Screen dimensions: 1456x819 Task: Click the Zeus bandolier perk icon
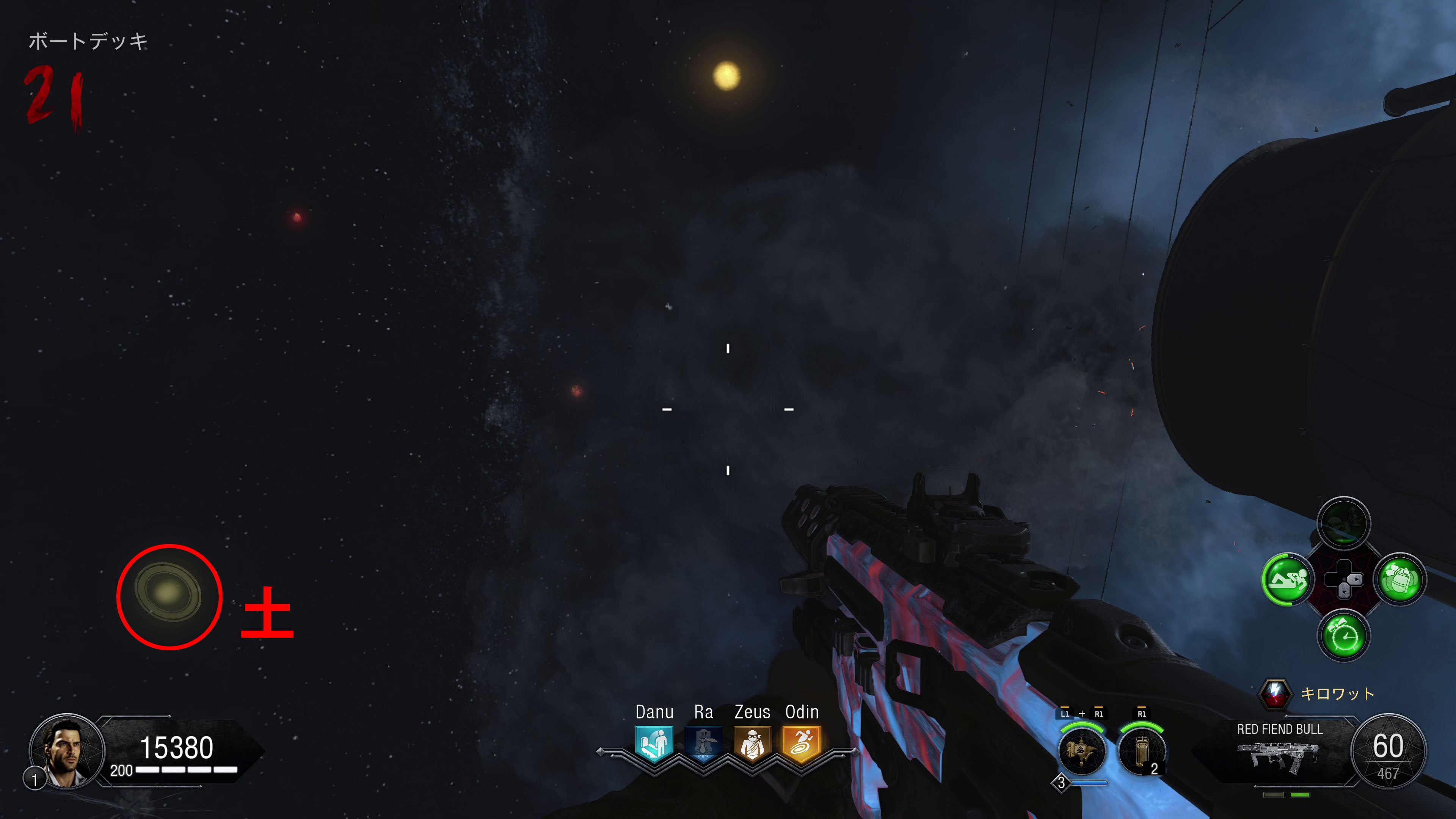[x=752, y=743]
